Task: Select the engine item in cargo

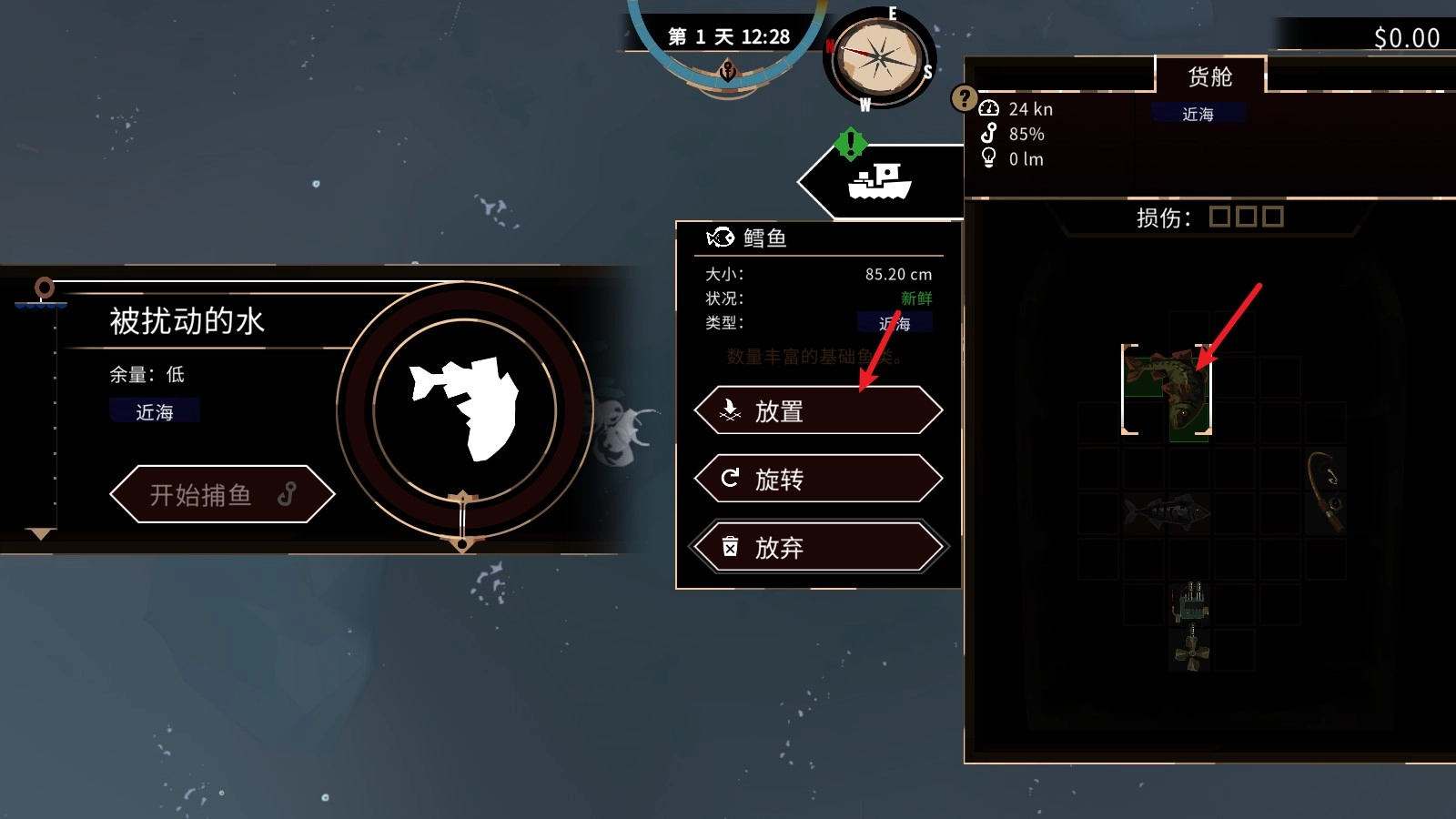Action: [x=1190, y=602]
